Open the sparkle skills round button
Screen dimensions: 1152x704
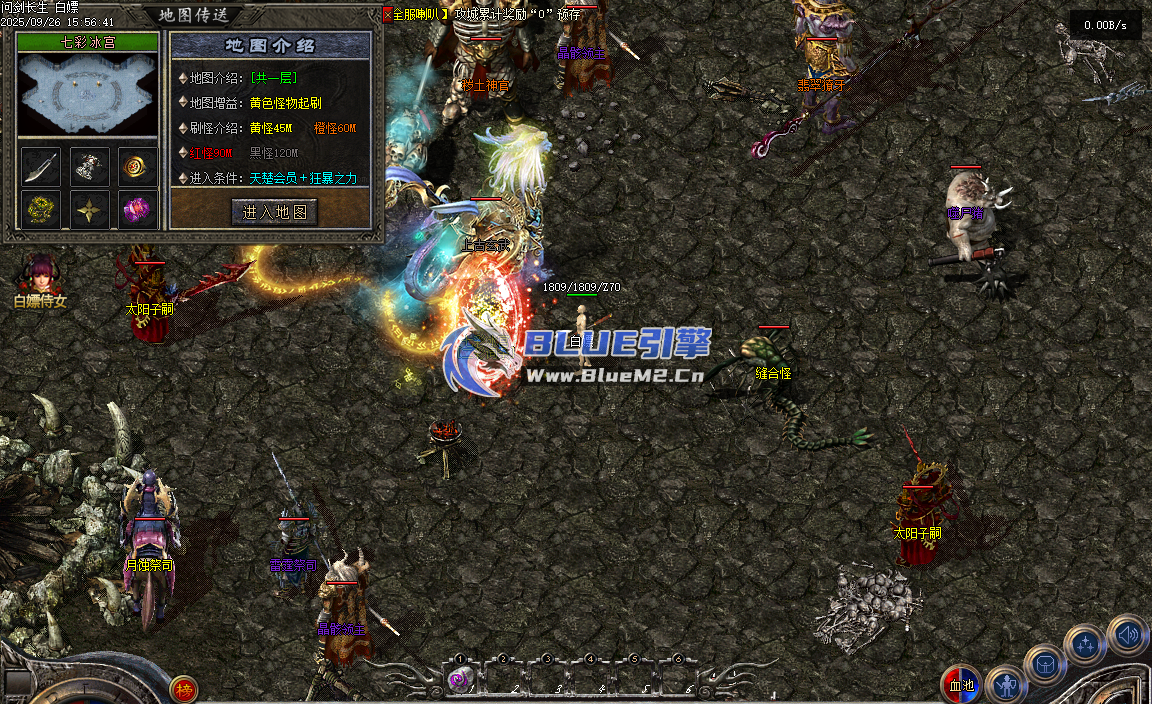click(1085, 645)
